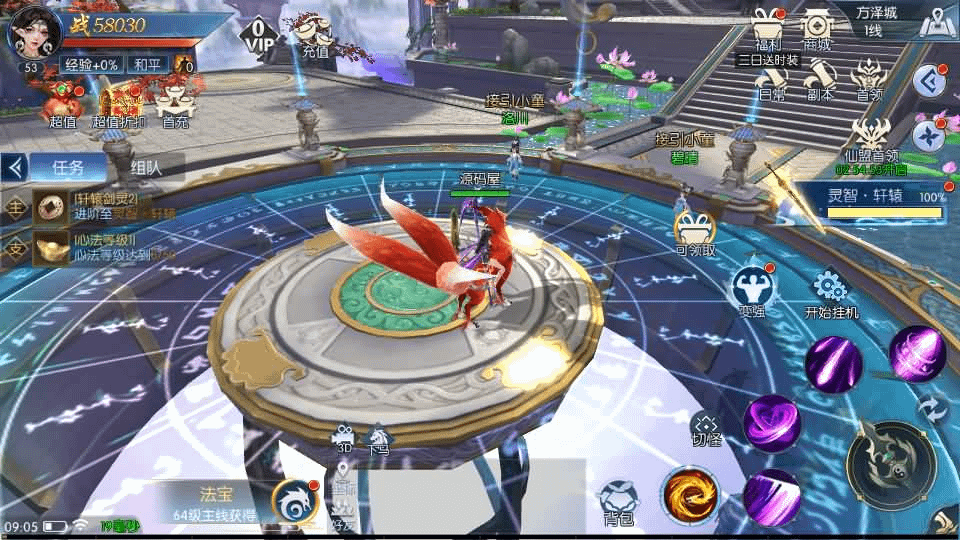The width and height of the screenshot is (960, 540).
Task: Toggle 开始挂机 auto-battle
Action: (x=831, y=293)
